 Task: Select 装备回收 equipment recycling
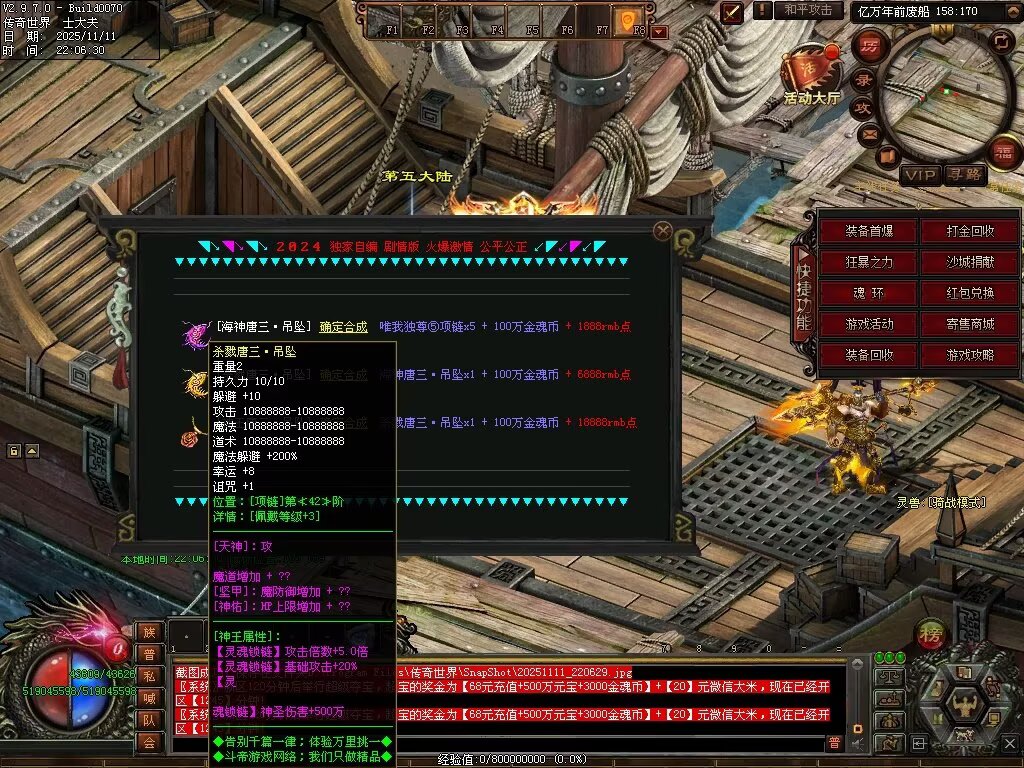point(868,356)
